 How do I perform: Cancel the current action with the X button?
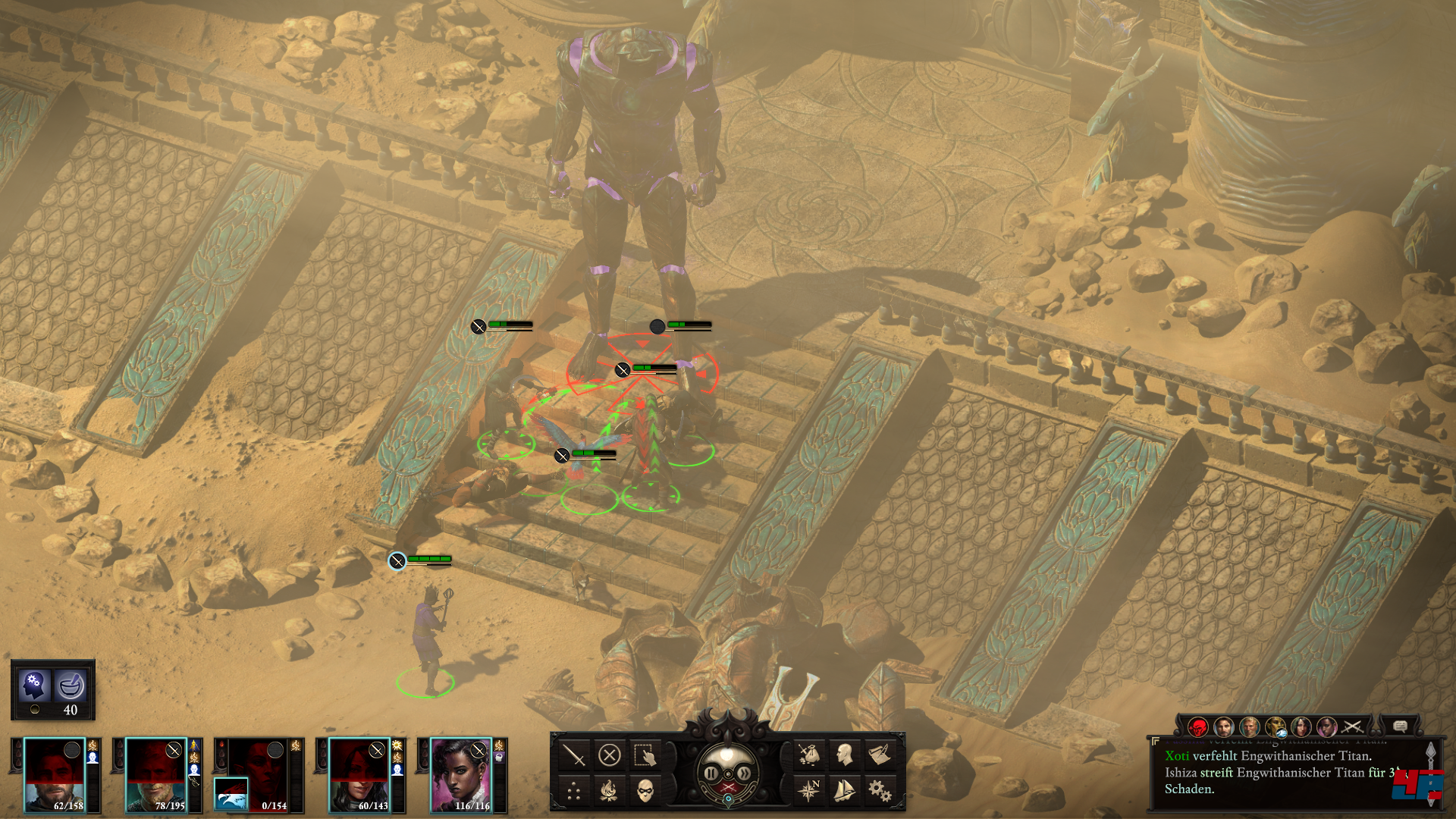click(x=610, y=755)
